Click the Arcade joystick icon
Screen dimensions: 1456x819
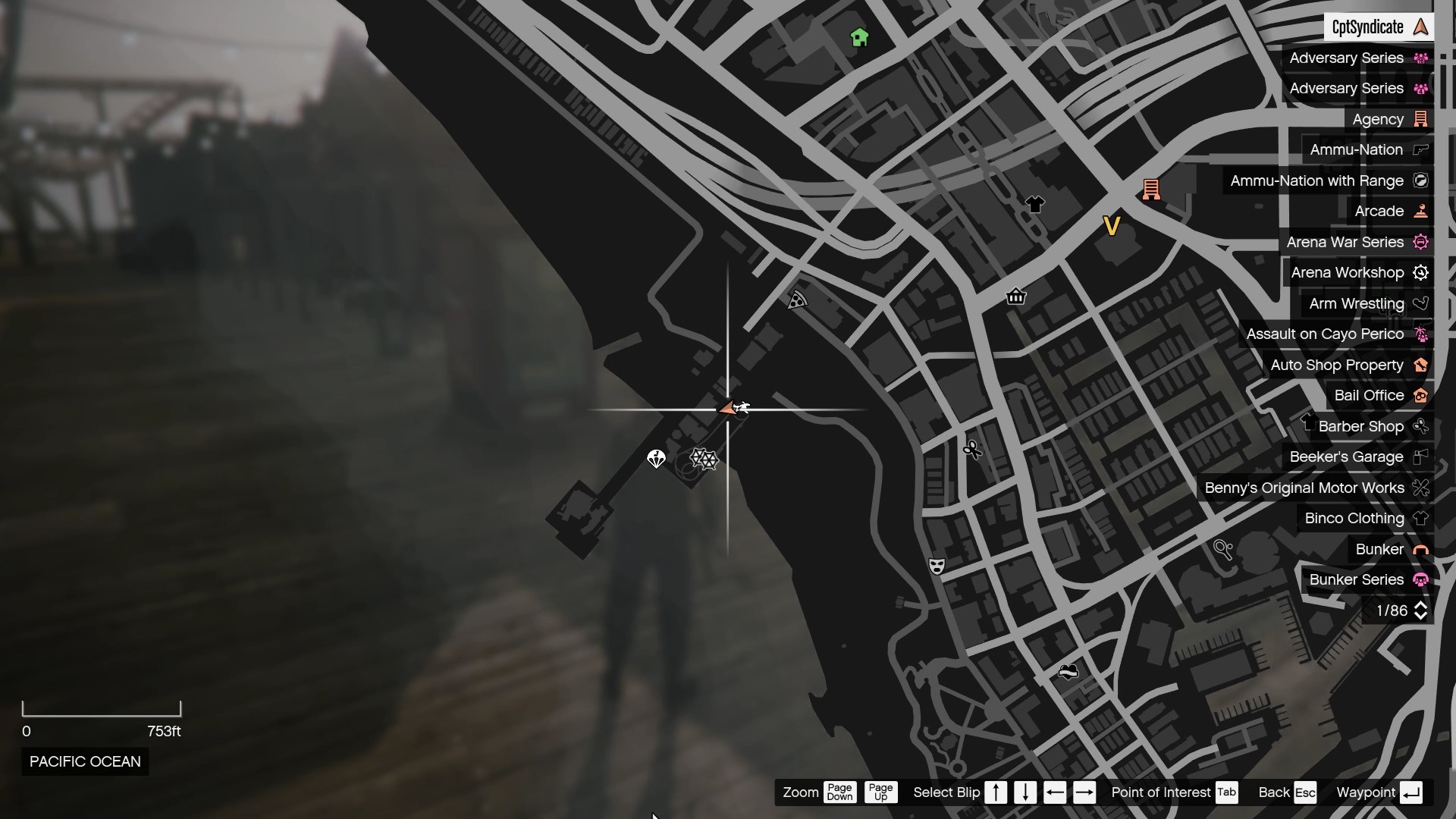(1421, 211)
